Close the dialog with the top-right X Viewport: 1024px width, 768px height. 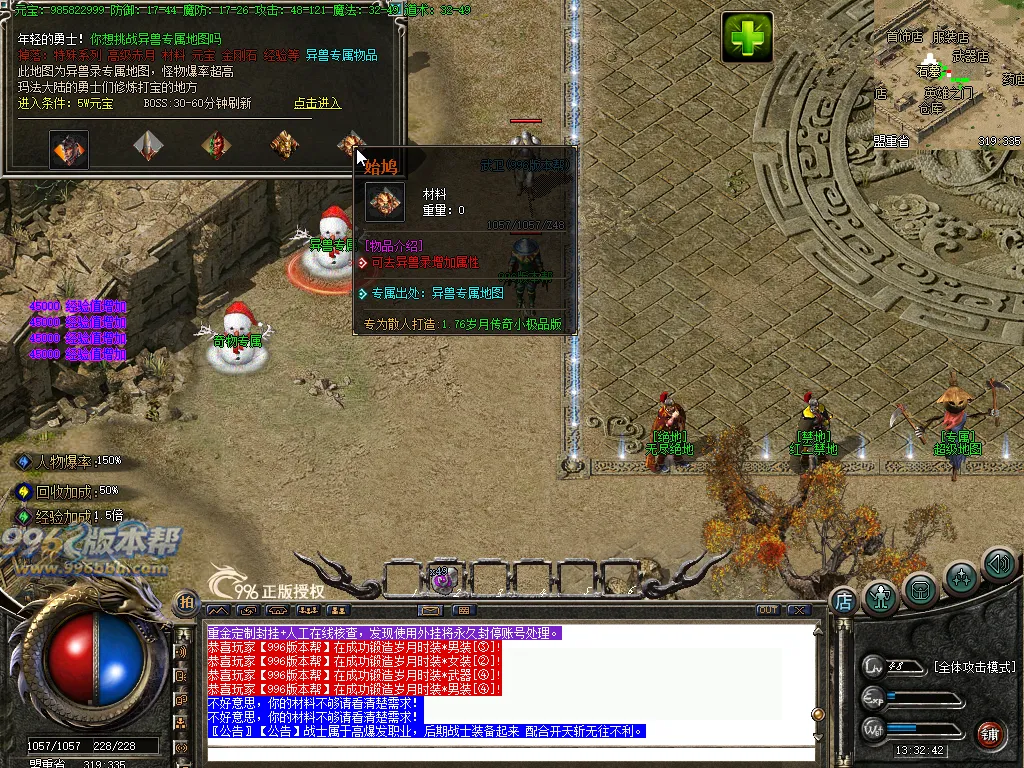pyautogui.click(x=397, y=10)
